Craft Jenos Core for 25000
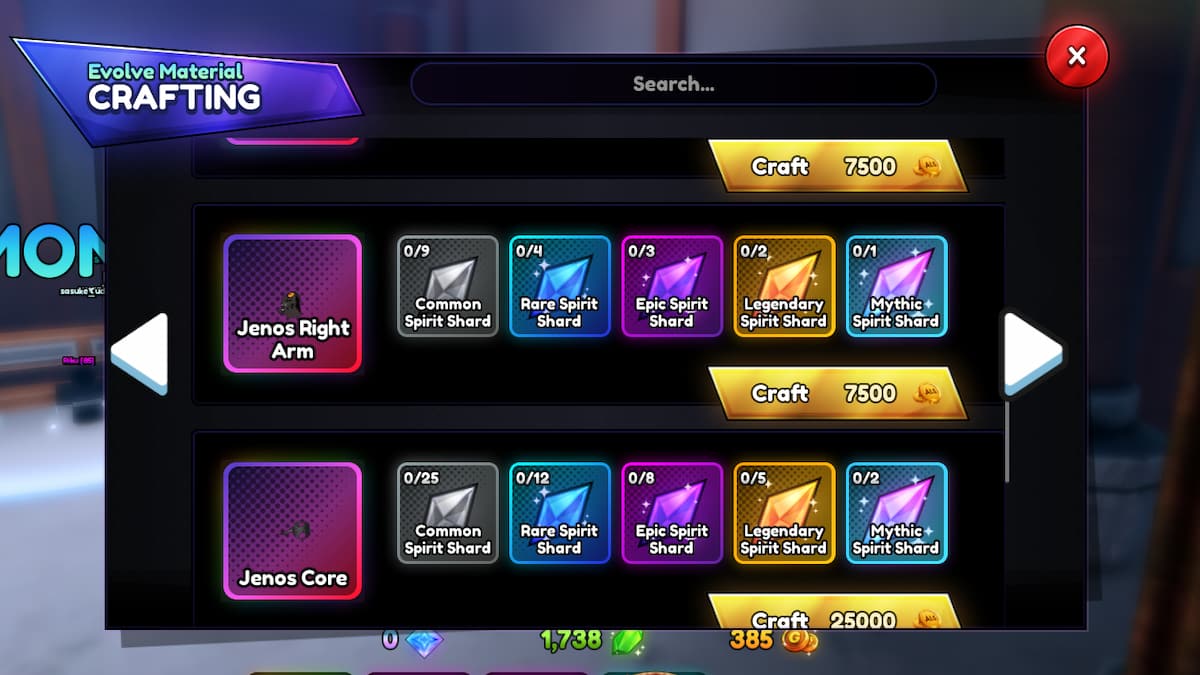This screenshot has width=1200, height=675. click(838, 617)
